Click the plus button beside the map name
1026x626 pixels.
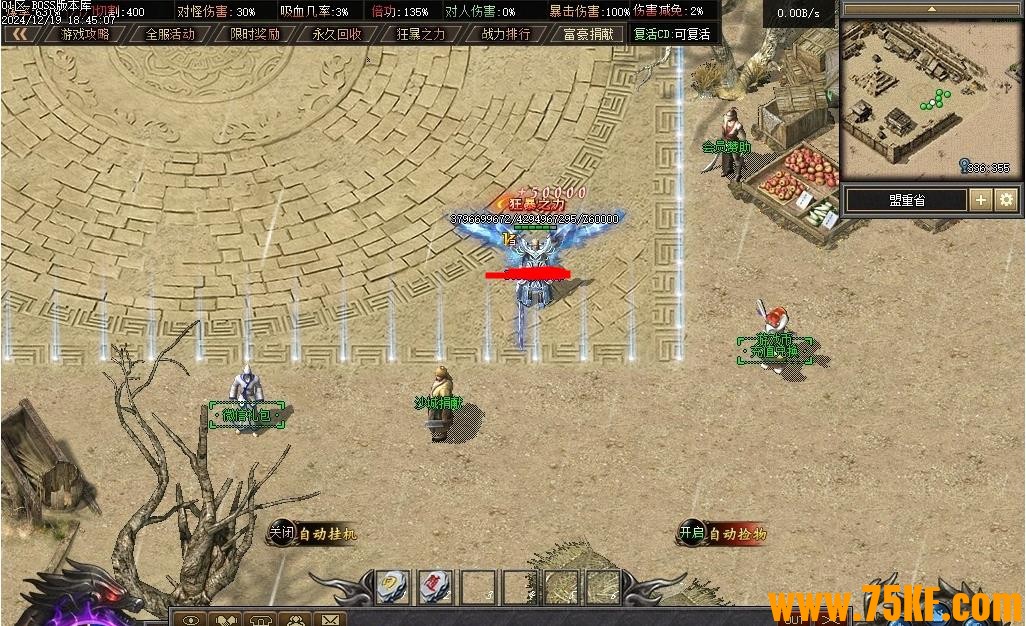coord(981,200)
